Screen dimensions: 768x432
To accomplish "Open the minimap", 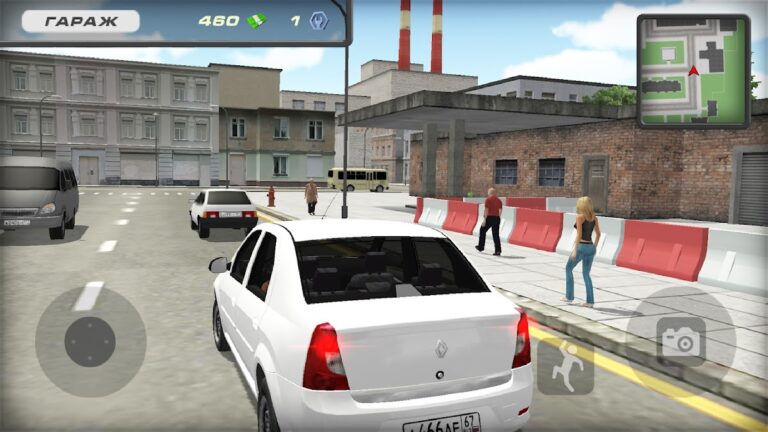I will click(692, 71).
